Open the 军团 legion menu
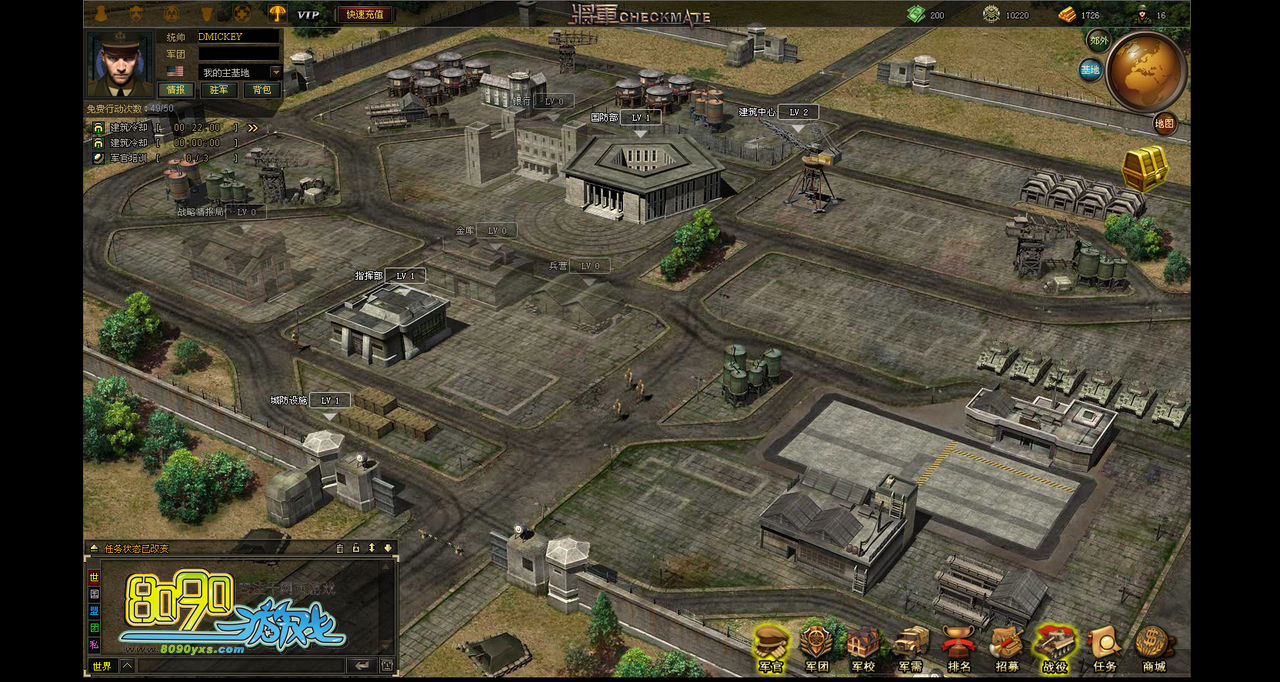Image resolution: width=1280 pixels, height=682 pixels. click(x=817, y=646)
